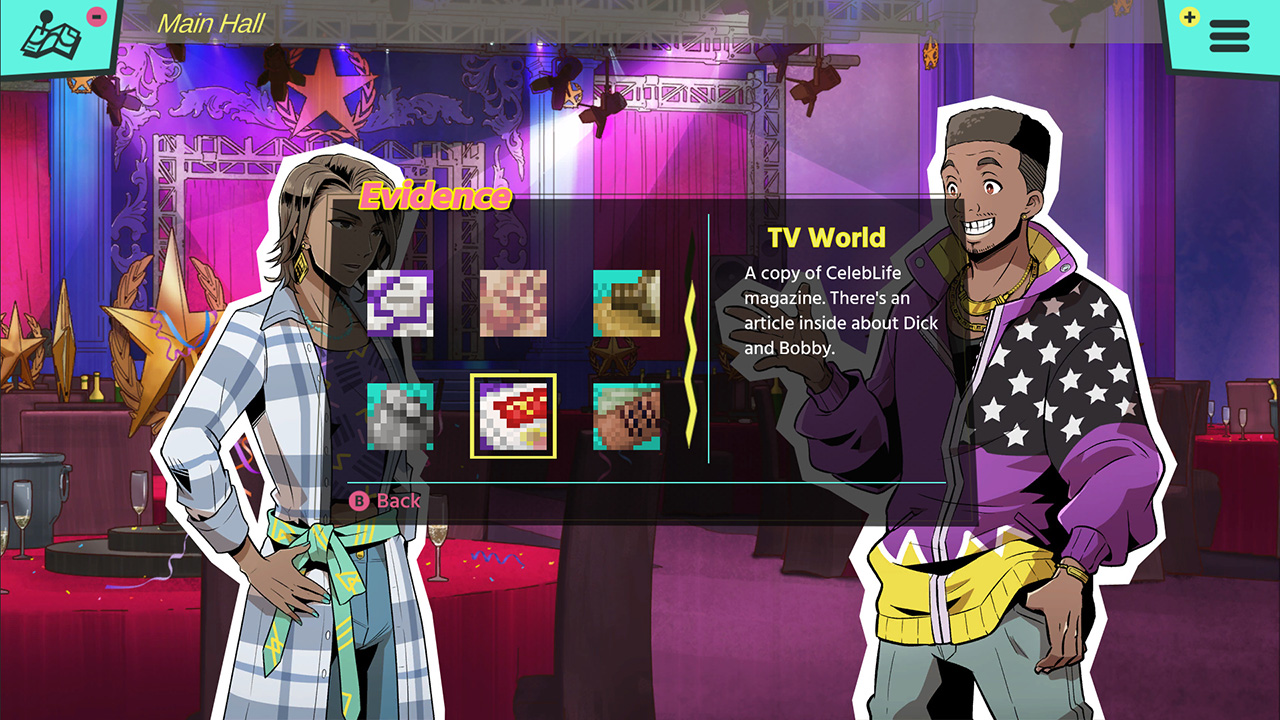Inspect the brown muffin evidence icon
The height and width of the screenshot is (720, 1280).
point(625,417)
